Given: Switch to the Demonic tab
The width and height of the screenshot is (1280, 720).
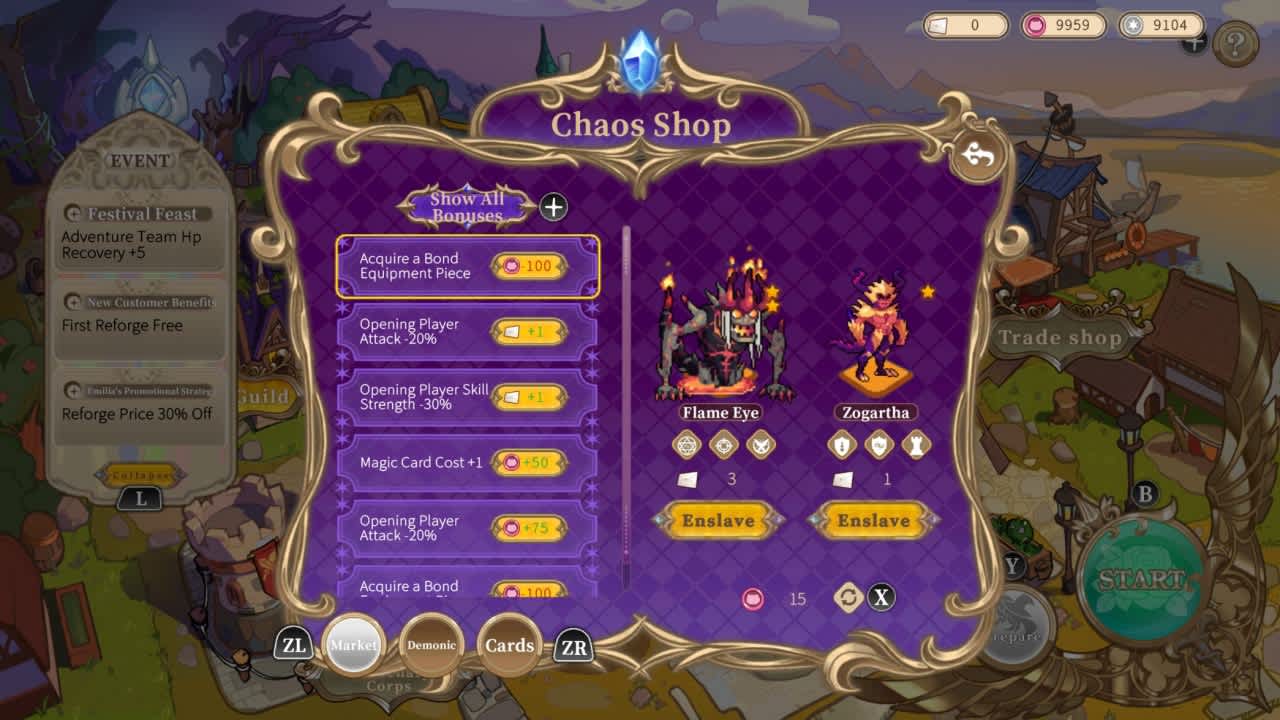Looking at the screenshot, I should click(x=432, y=646).
